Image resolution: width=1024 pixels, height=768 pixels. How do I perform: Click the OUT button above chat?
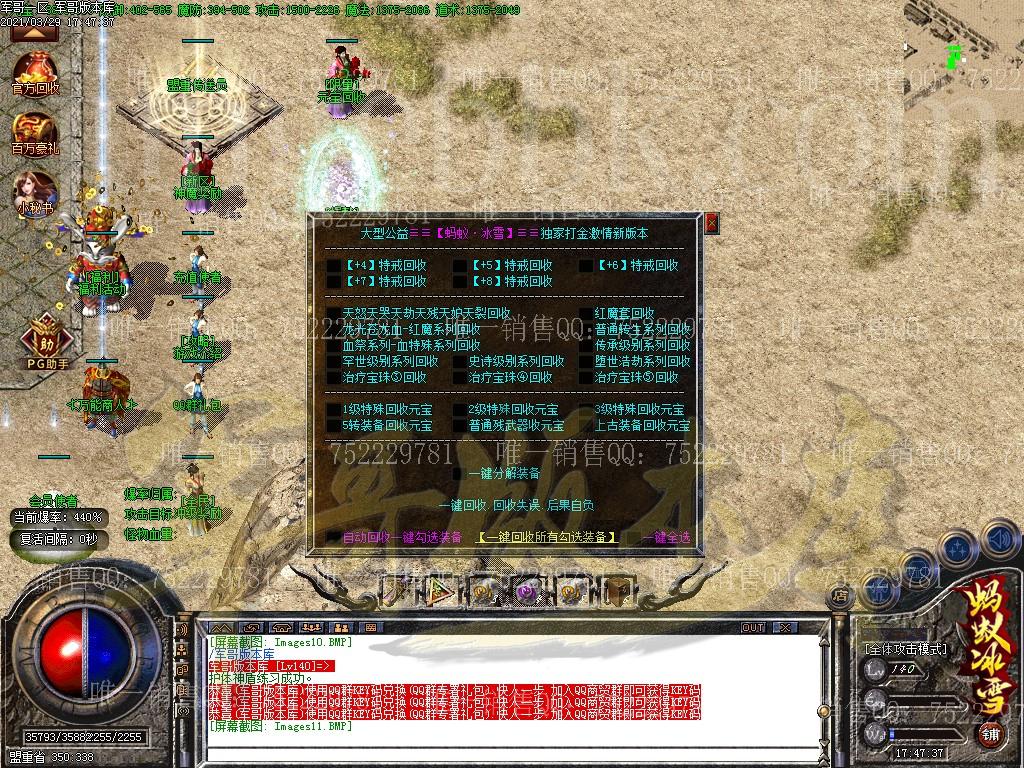pyautogui.click(x=753, y=628)
